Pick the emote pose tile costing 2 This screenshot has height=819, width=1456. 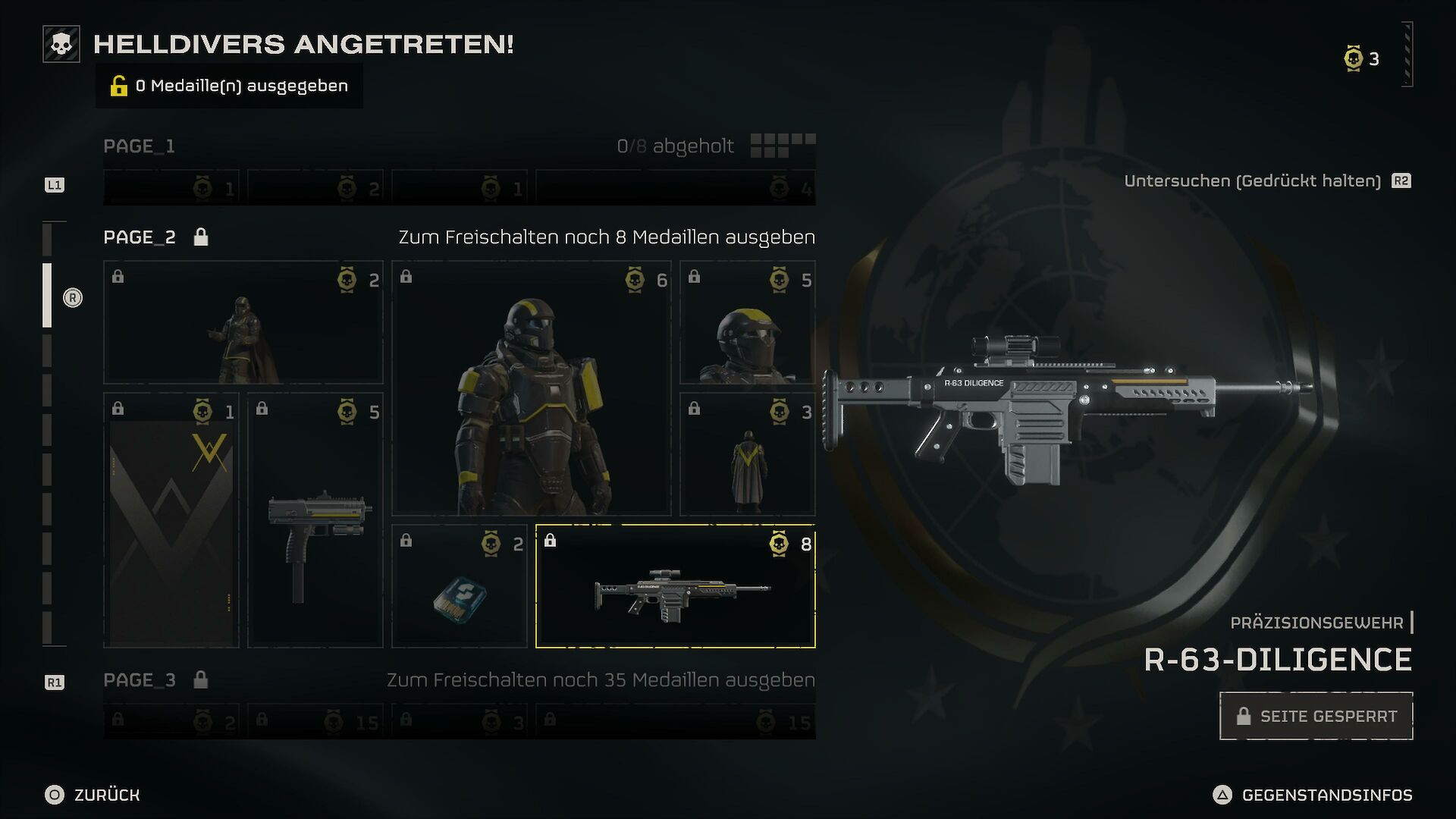coord(243,322)
